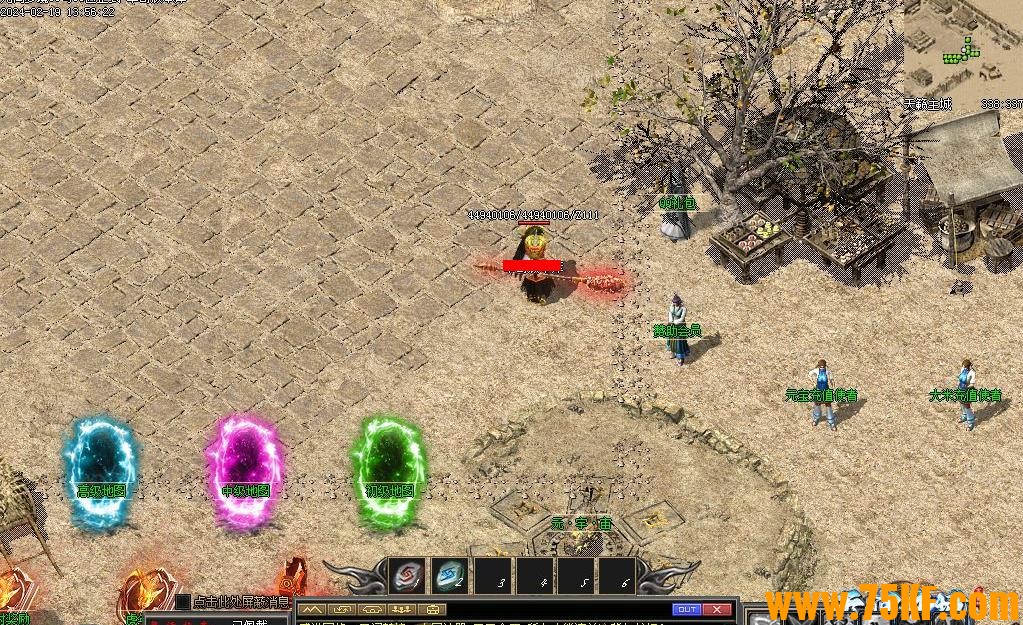
Task: Use the red rune stone in hotbar slot 1
Action: 407,576
